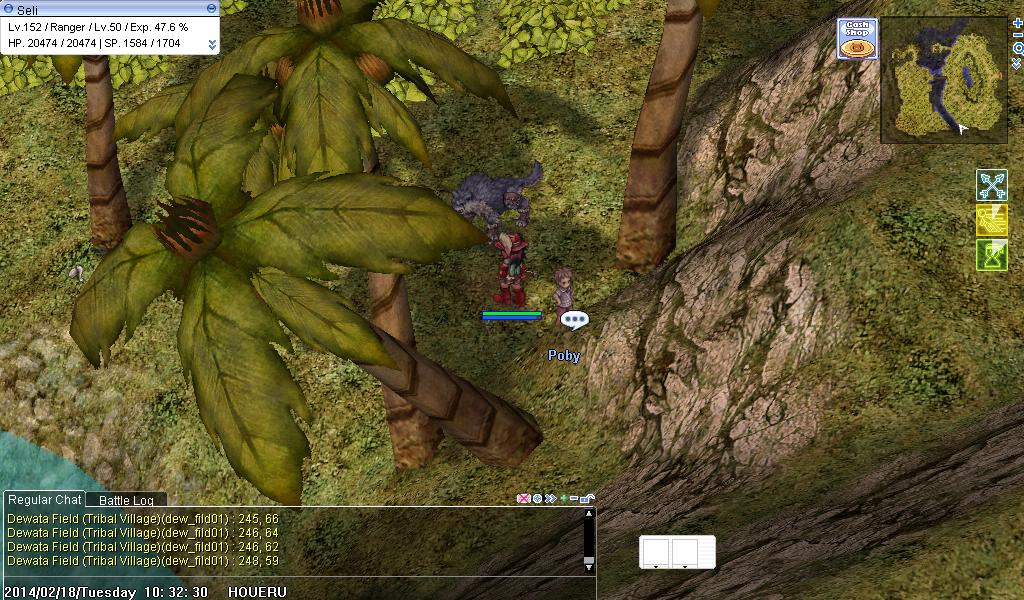The height and width of the screenshot is (600, 1024).
Task: Toggle the chat window lock icon
Action: pos(588,498)
